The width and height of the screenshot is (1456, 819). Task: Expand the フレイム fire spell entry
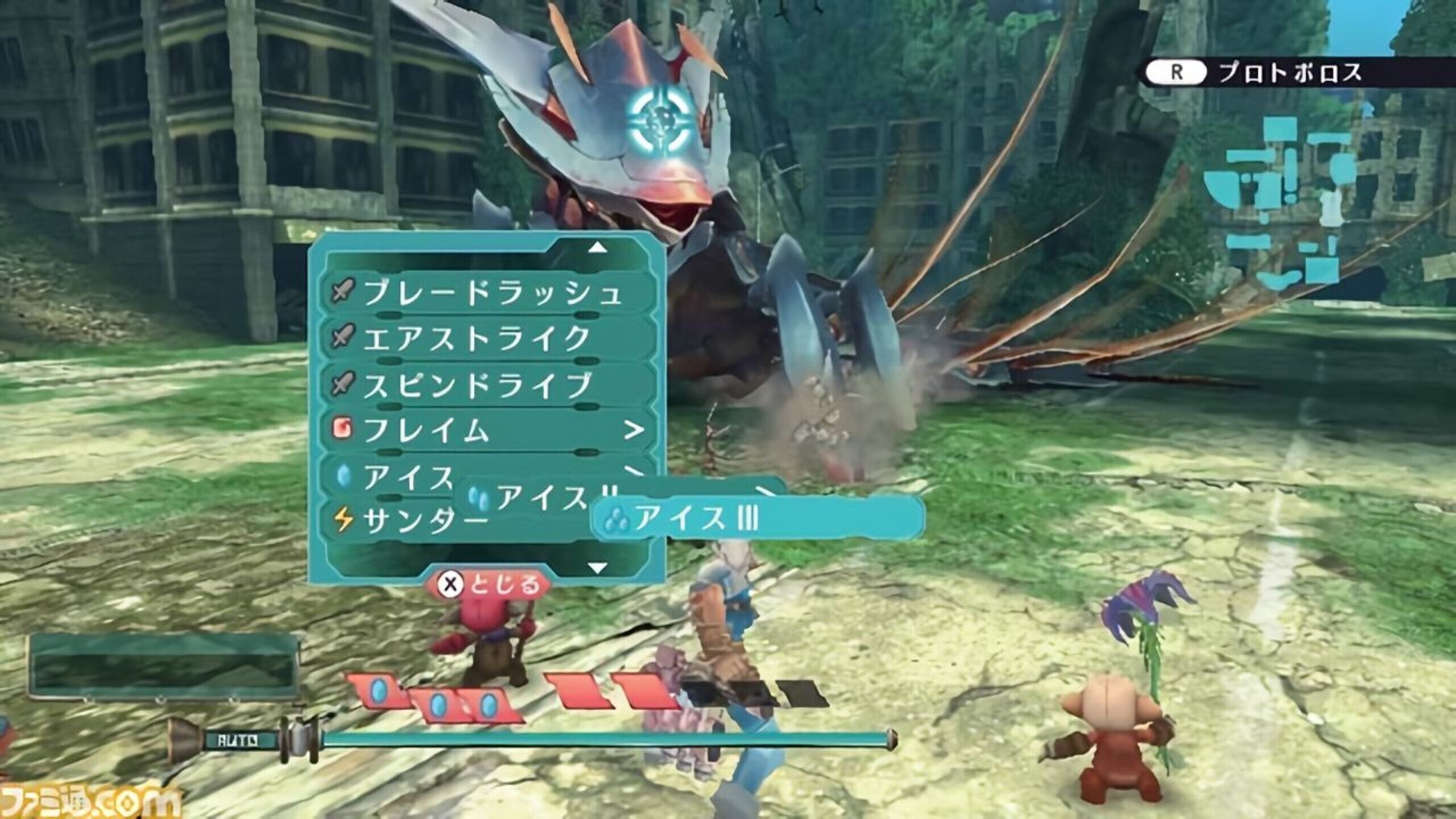pos(489,430)
